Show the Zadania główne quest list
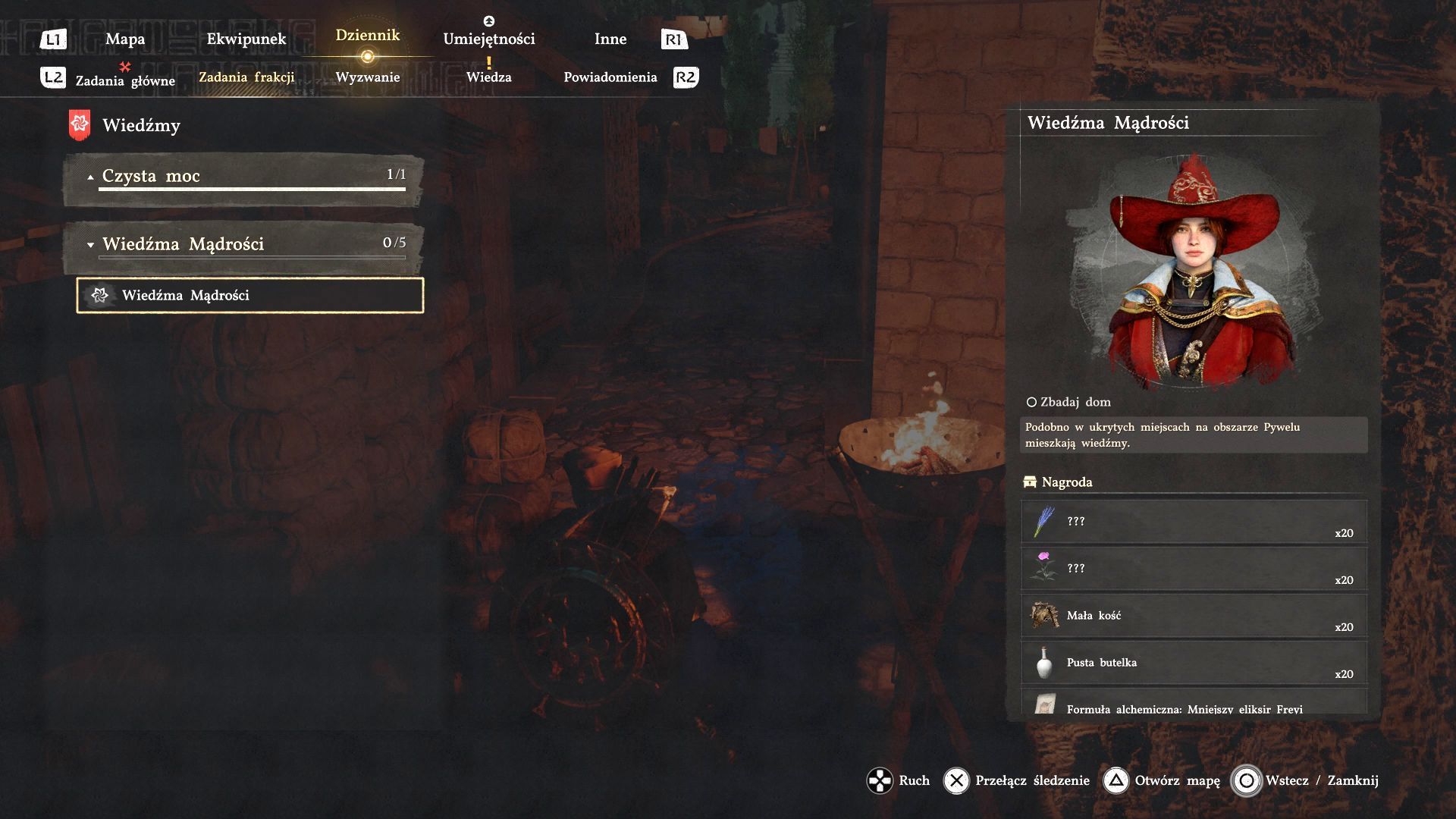1456x819 pixels. (125, 80)
